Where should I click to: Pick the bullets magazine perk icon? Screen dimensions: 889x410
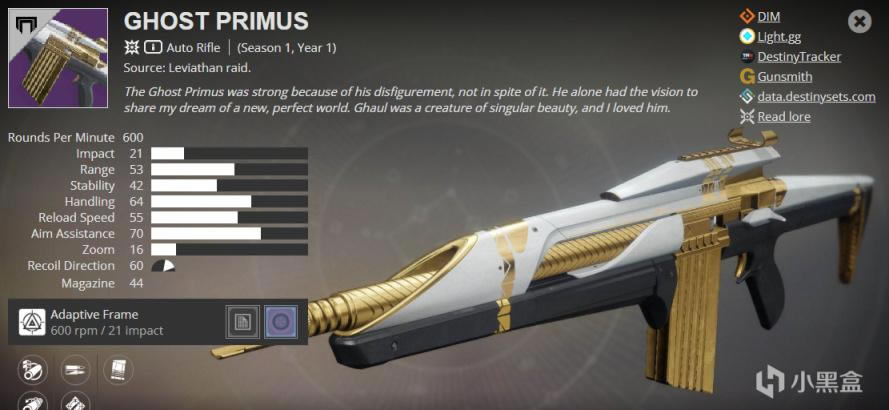click(x=75, y=372)
